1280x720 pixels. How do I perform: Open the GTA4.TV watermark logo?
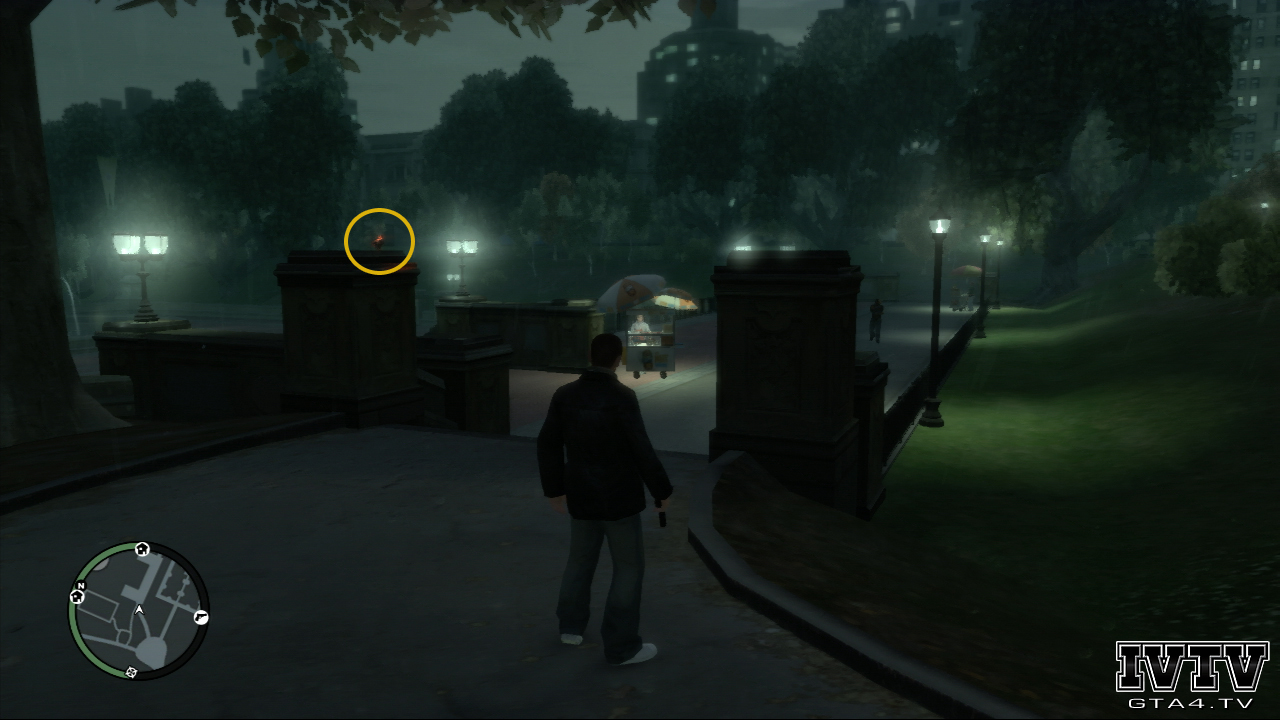(1191, 675)
